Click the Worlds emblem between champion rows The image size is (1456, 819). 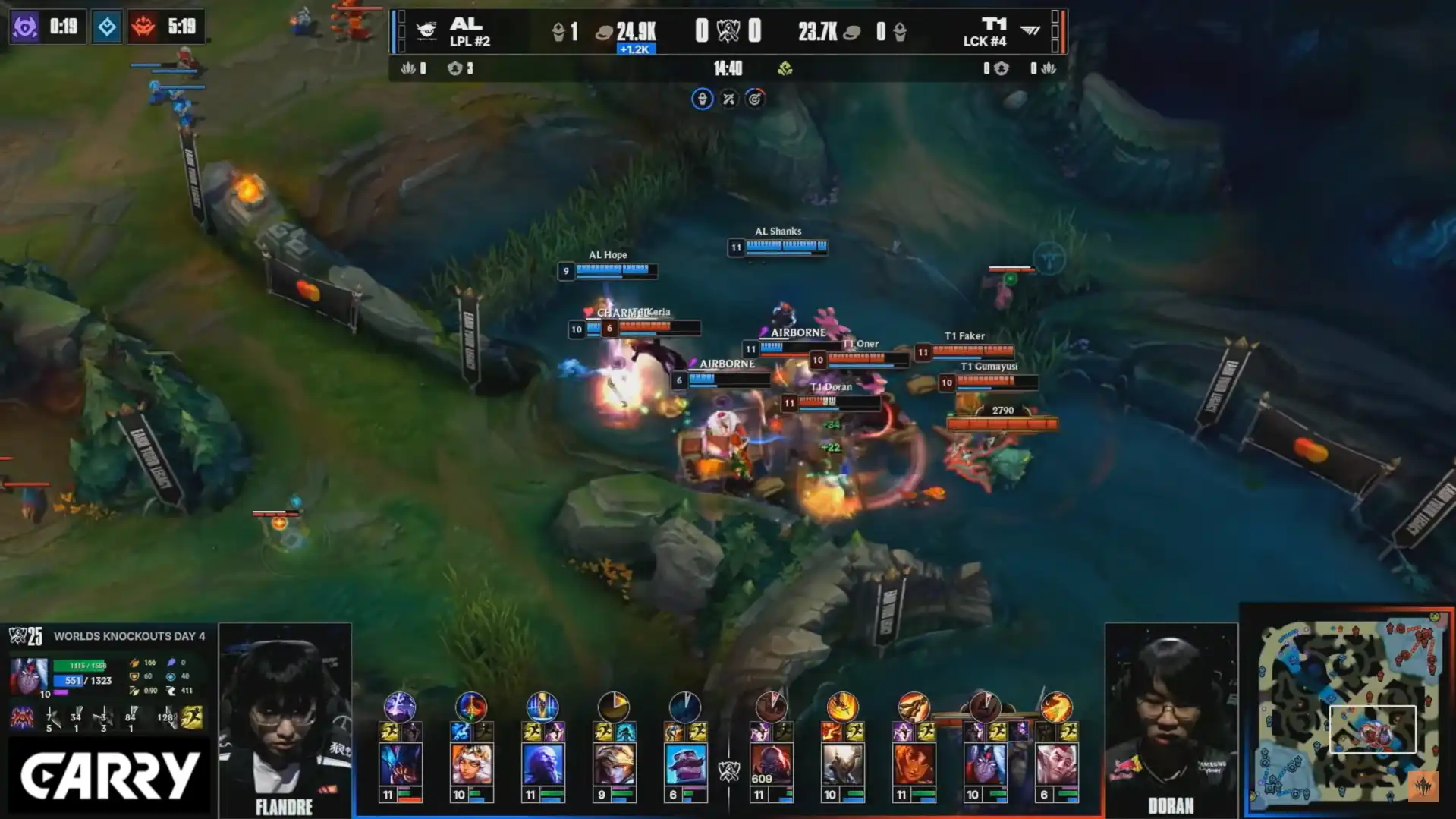(x=728, y=771)
